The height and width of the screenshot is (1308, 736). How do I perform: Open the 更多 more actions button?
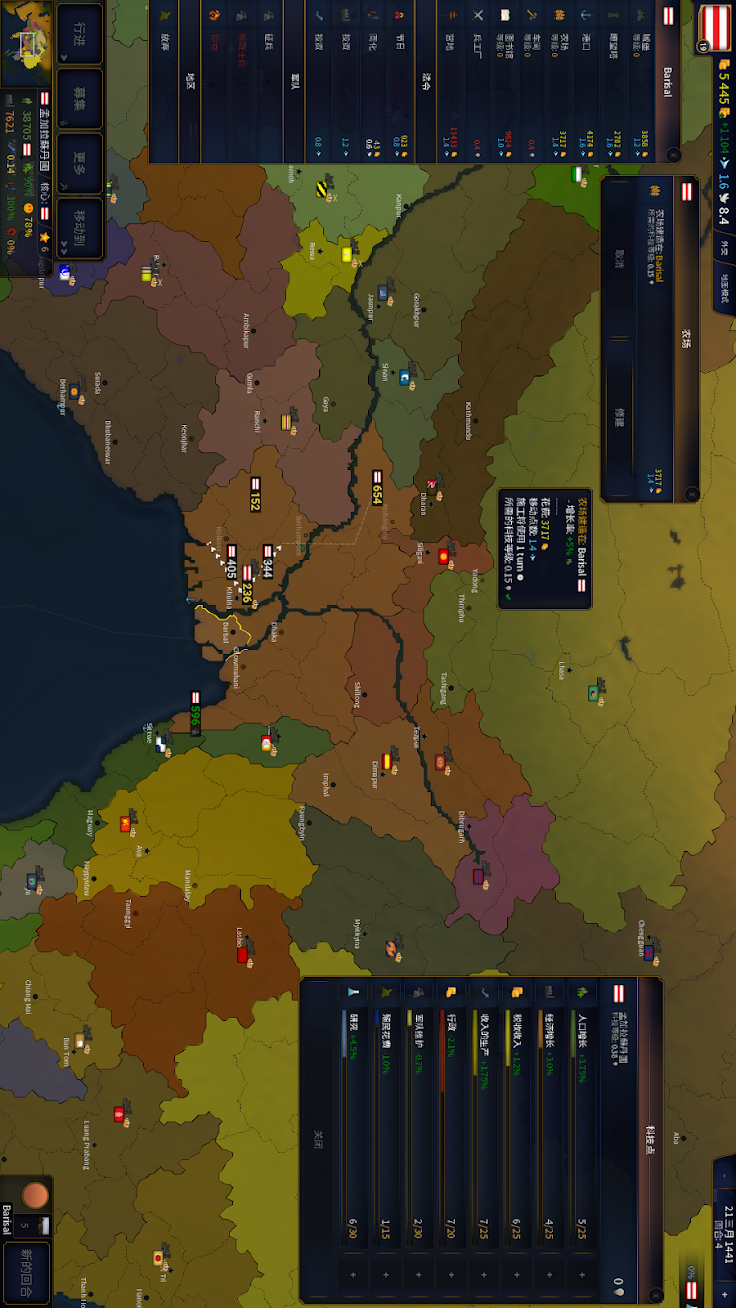[80, 163]
